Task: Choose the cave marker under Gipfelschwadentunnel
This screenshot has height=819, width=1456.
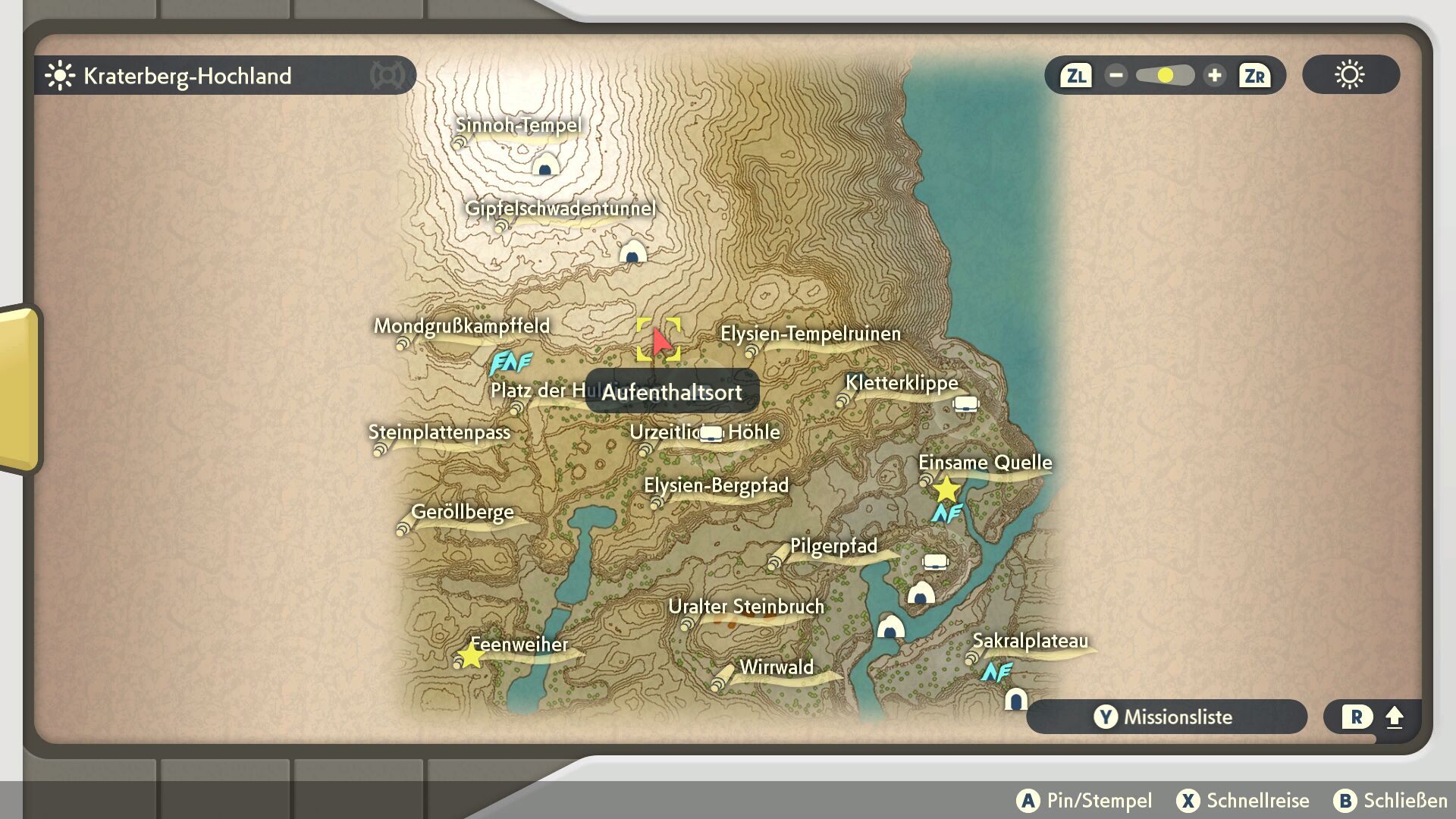Action: [632, 252]
